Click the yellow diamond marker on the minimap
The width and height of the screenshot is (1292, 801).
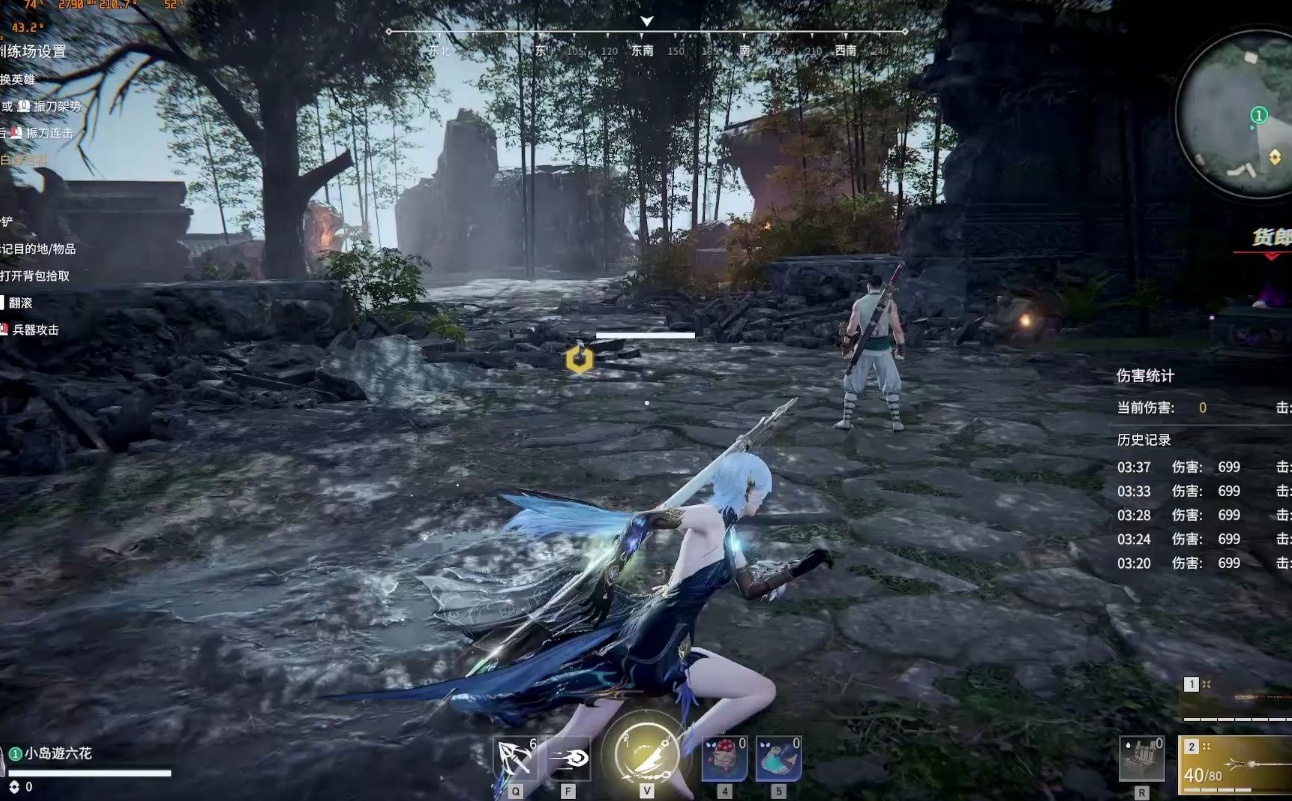coord(1275,157)
